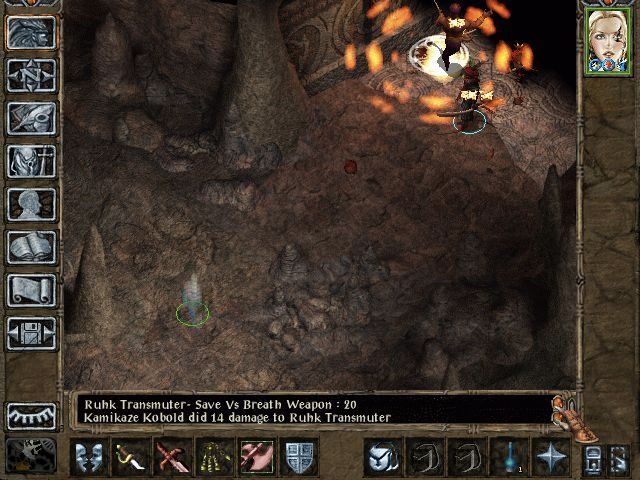The height and width of the screenshot is (480, 640).
Task: Open special abilities with the star icon
Action: pos(550,458)
